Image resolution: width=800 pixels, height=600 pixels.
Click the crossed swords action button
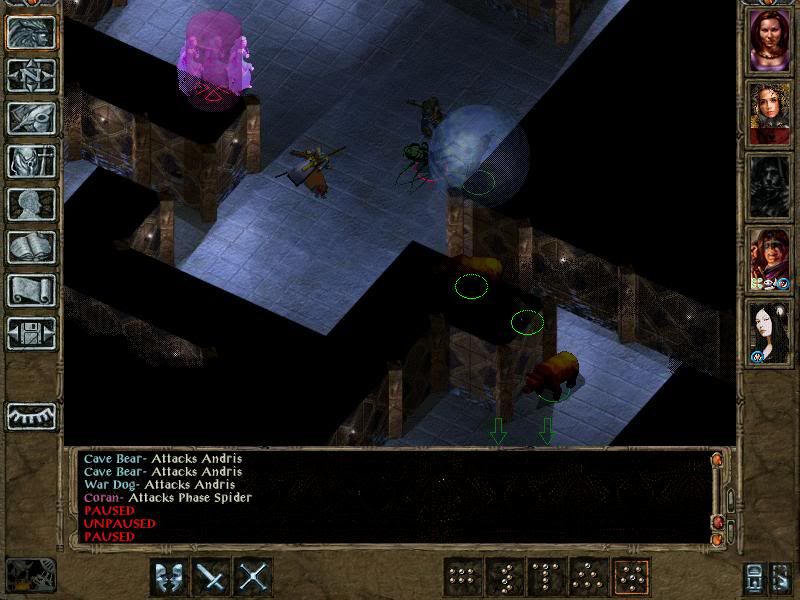pos(254,577)
